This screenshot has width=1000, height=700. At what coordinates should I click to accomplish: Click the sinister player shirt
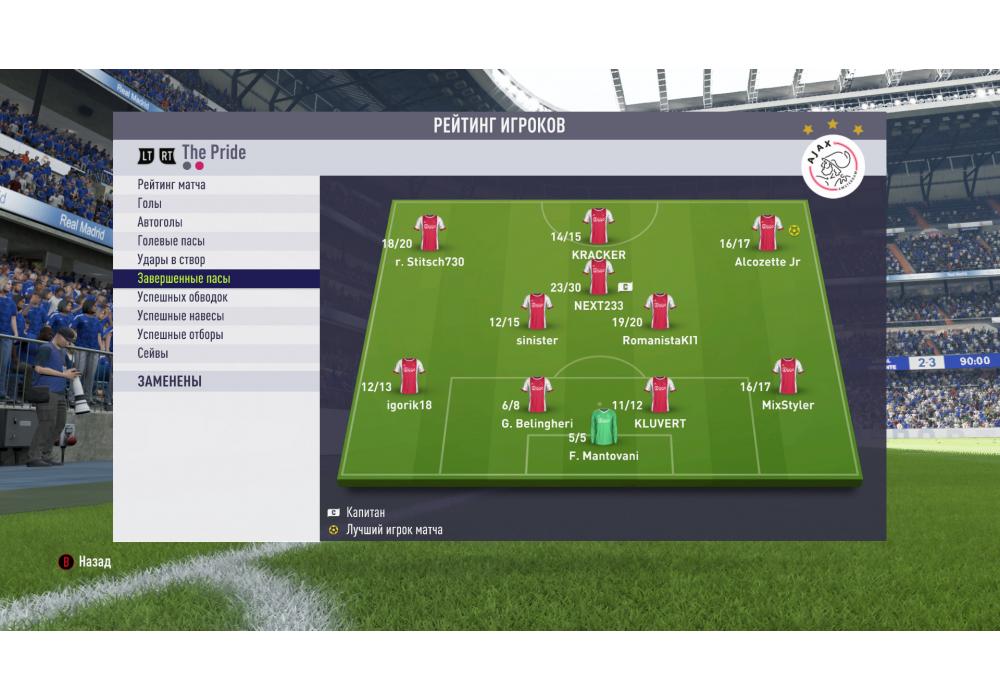coord(537,312)
